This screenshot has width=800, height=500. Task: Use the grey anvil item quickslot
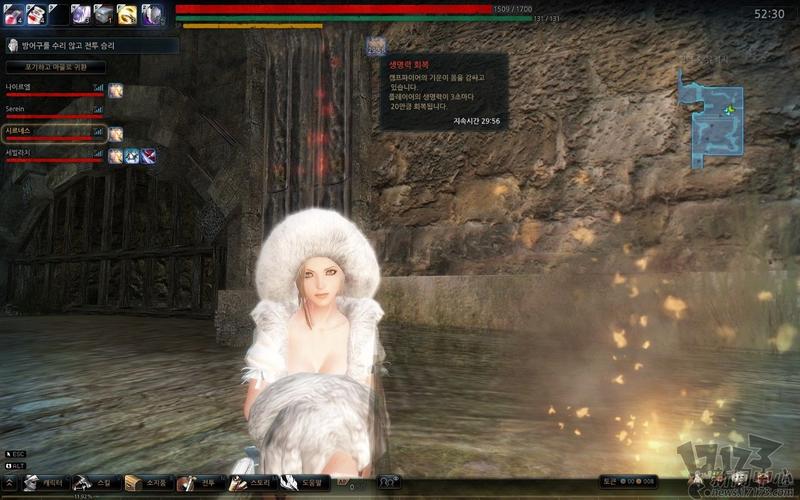[x=104, y=14]
